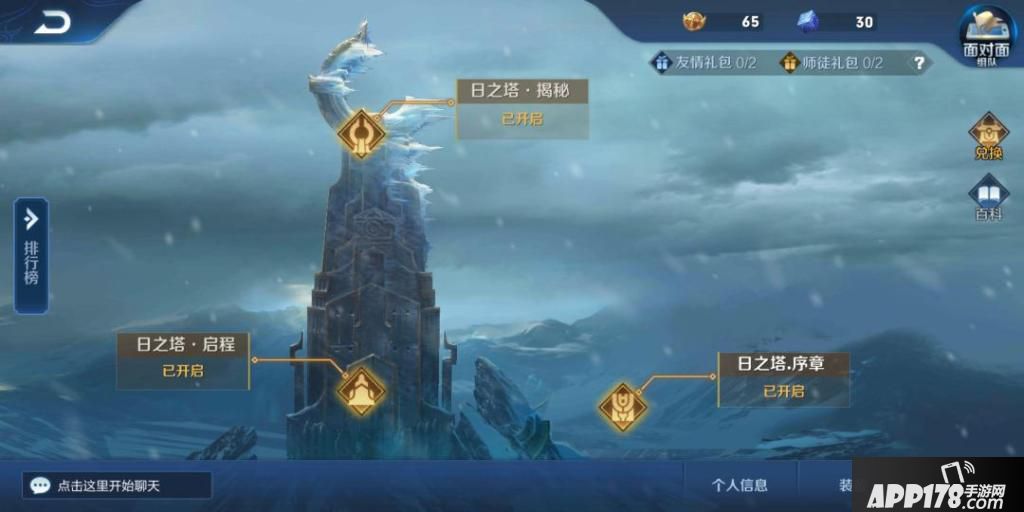The width and height of the screenshot is (1024, 512).
Task: View the 友情礼包 friendship gift pack
Action: pos(704,63)
